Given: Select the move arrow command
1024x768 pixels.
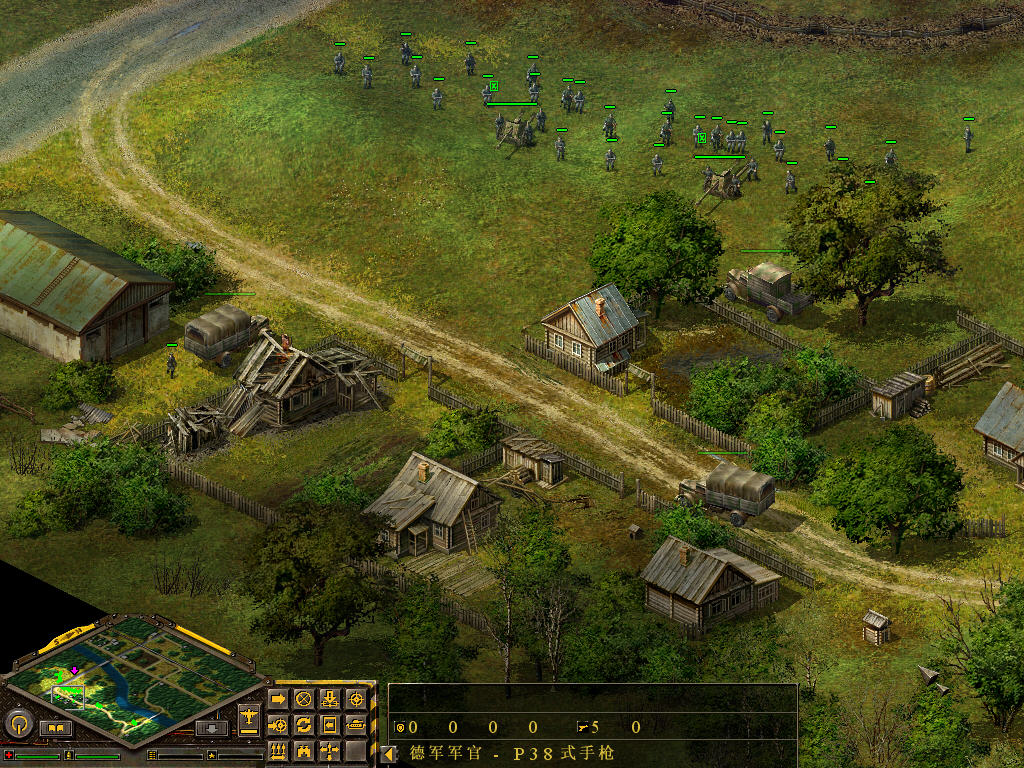Looking at the screenshot, I should pyautogui.click(x=278, y=699).
